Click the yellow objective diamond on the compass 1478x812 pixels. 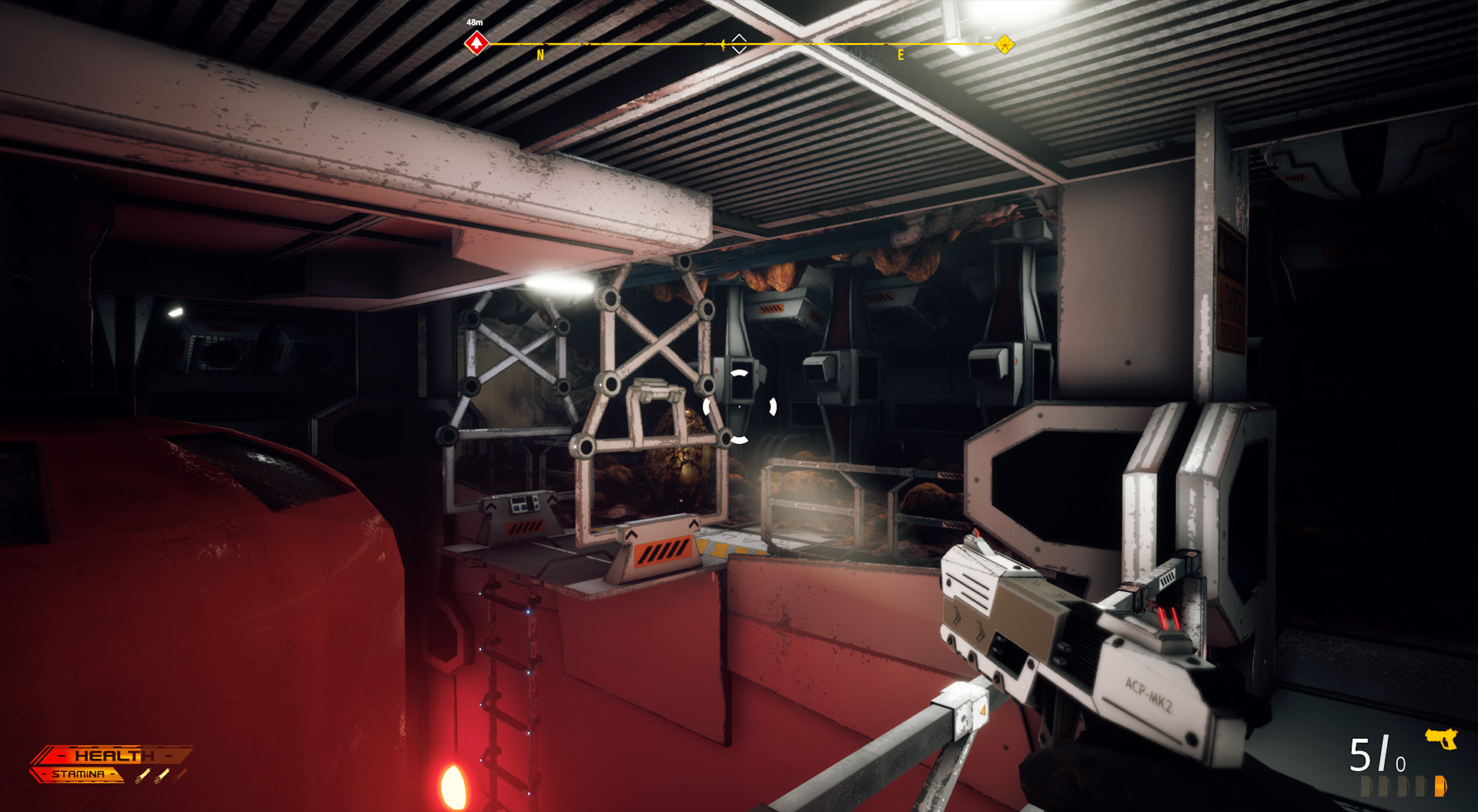(x=1005, y=44)
